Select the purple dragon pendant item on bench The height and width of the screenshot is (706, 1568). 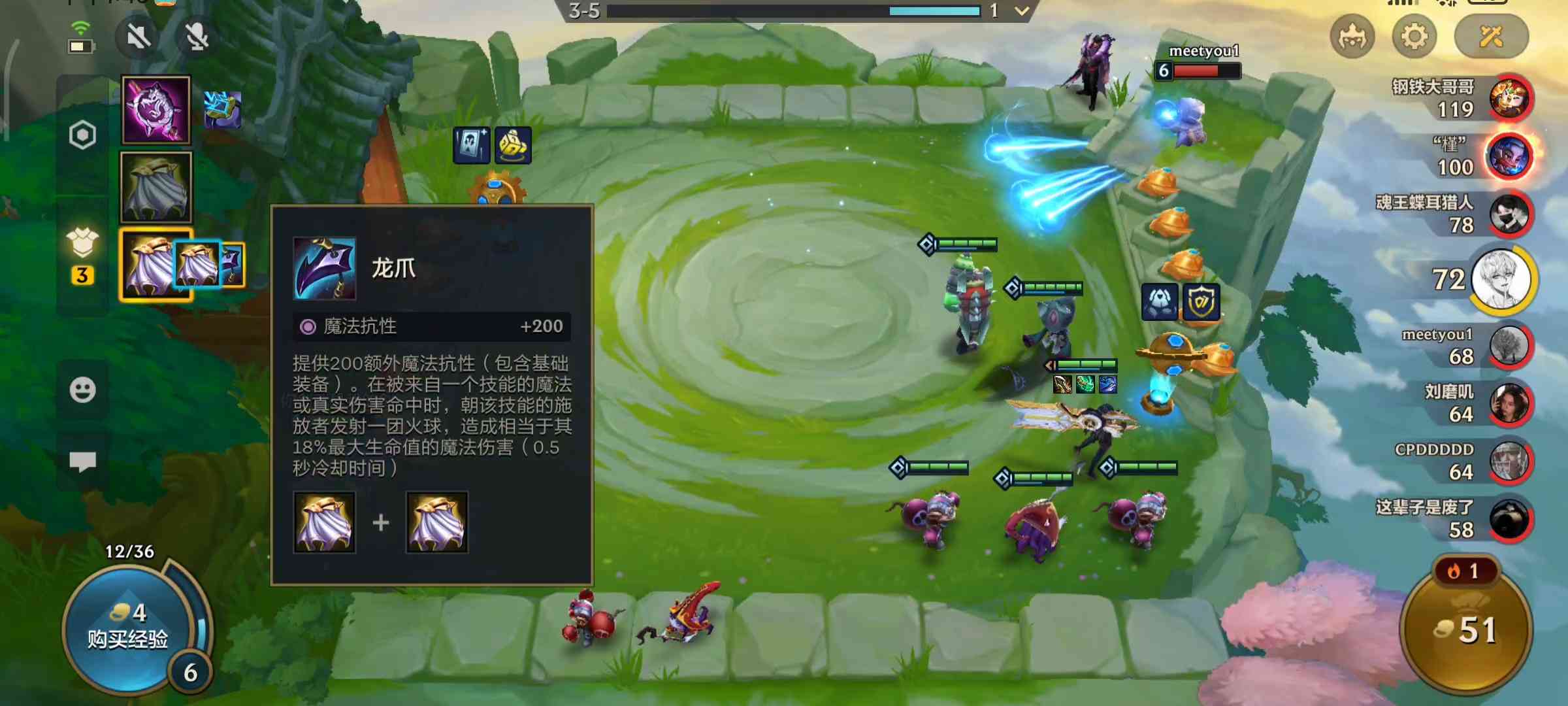155,110
